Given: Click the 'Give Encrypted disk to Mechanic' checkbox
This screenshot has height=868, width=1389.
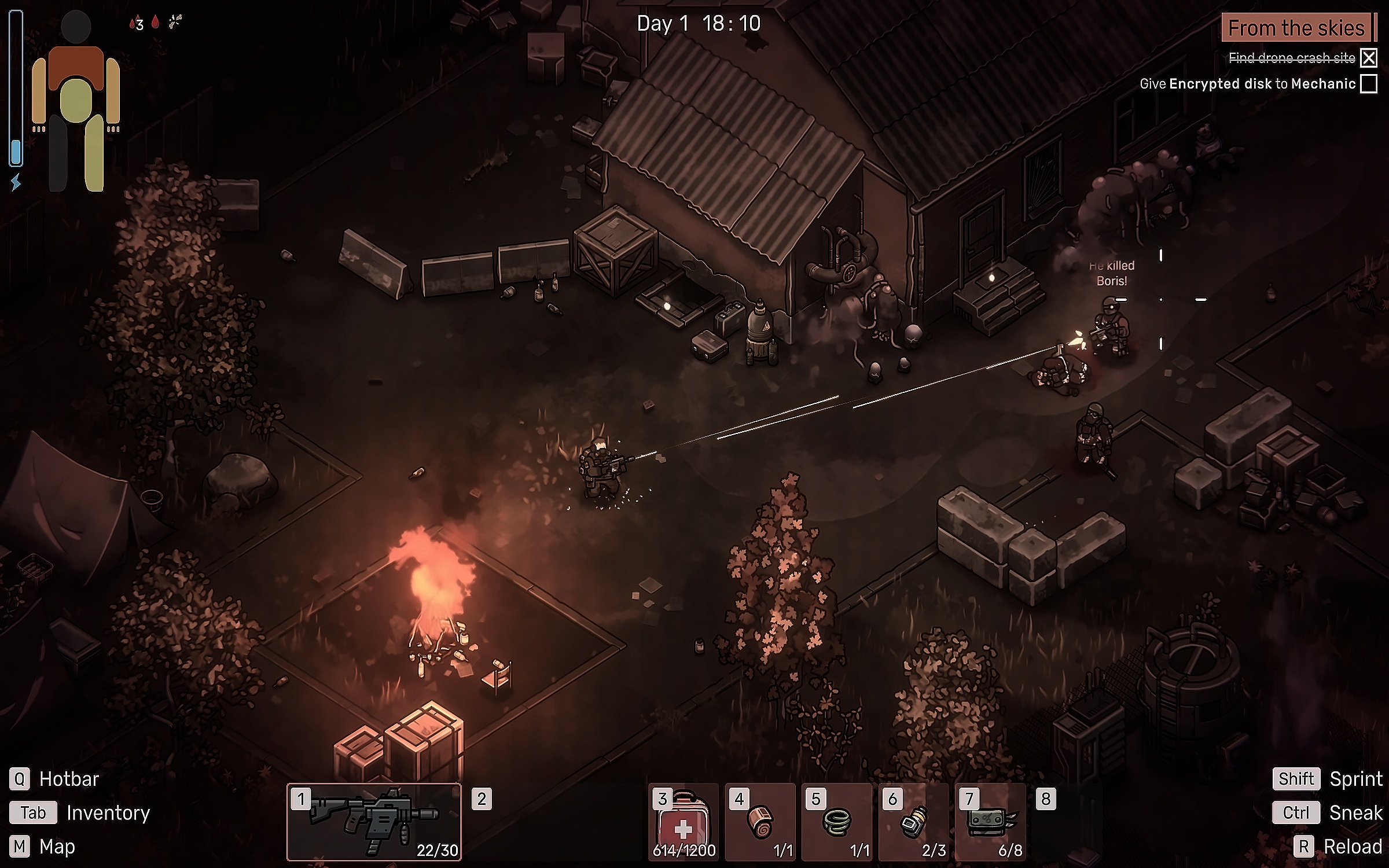Looking at the screenshot, I should pos(1369,84).
